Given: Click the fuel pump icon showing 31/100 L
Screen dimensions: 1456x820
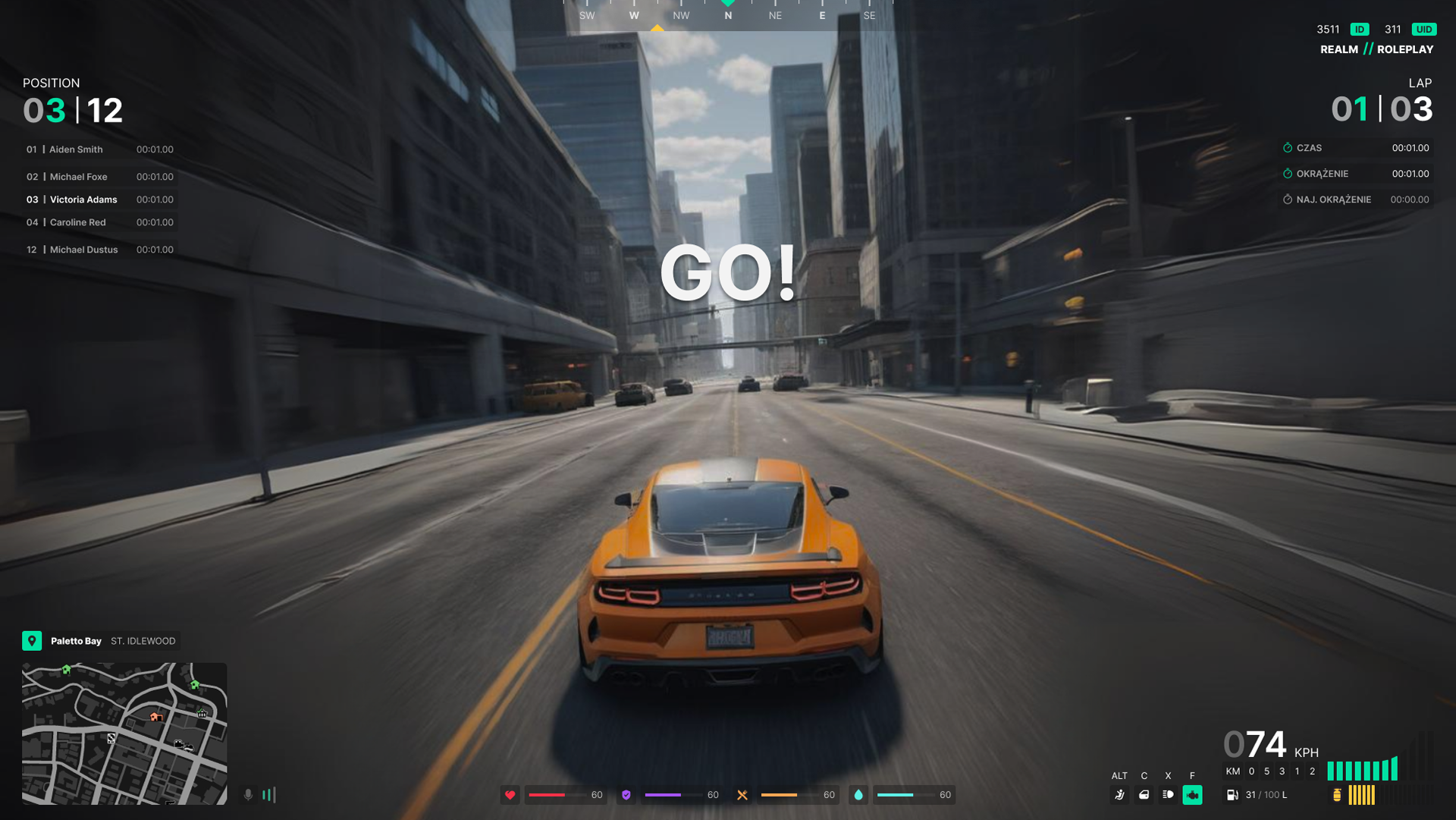Looking at the screenshot, I should pyautogui.click(x=1233, y=795).
